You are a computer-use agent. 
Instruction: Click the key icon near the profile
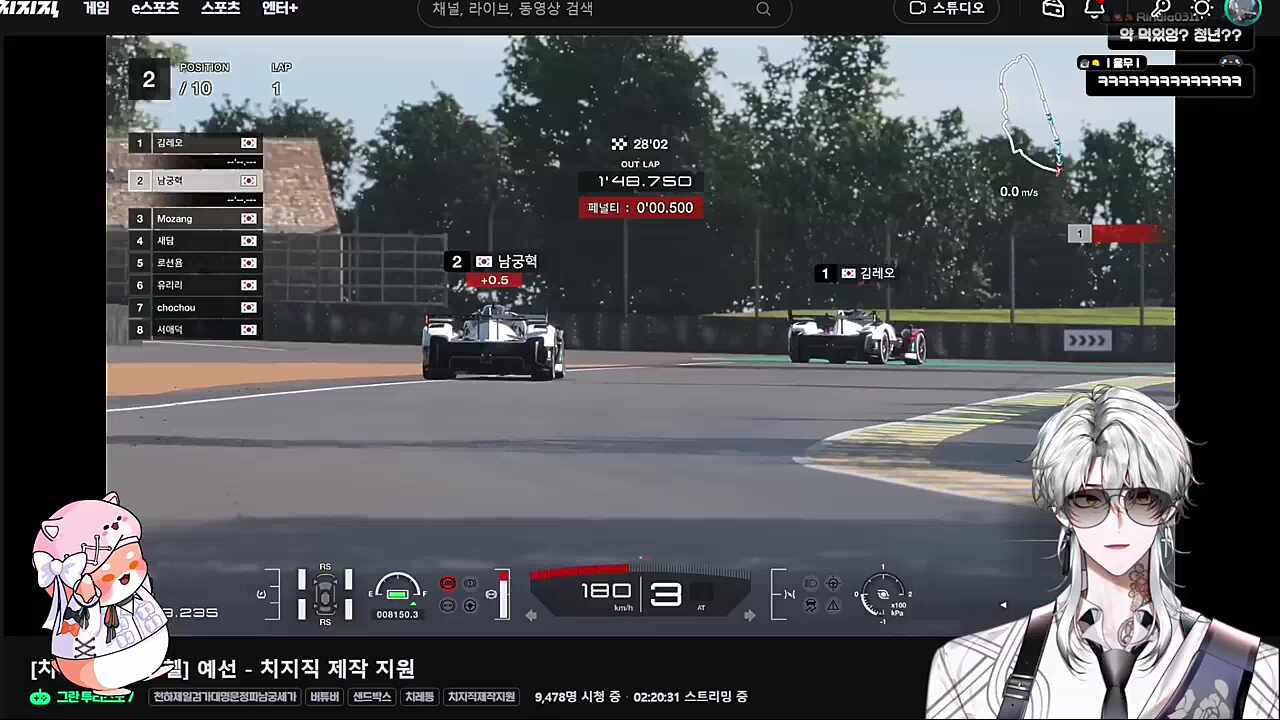(1161, 8)
